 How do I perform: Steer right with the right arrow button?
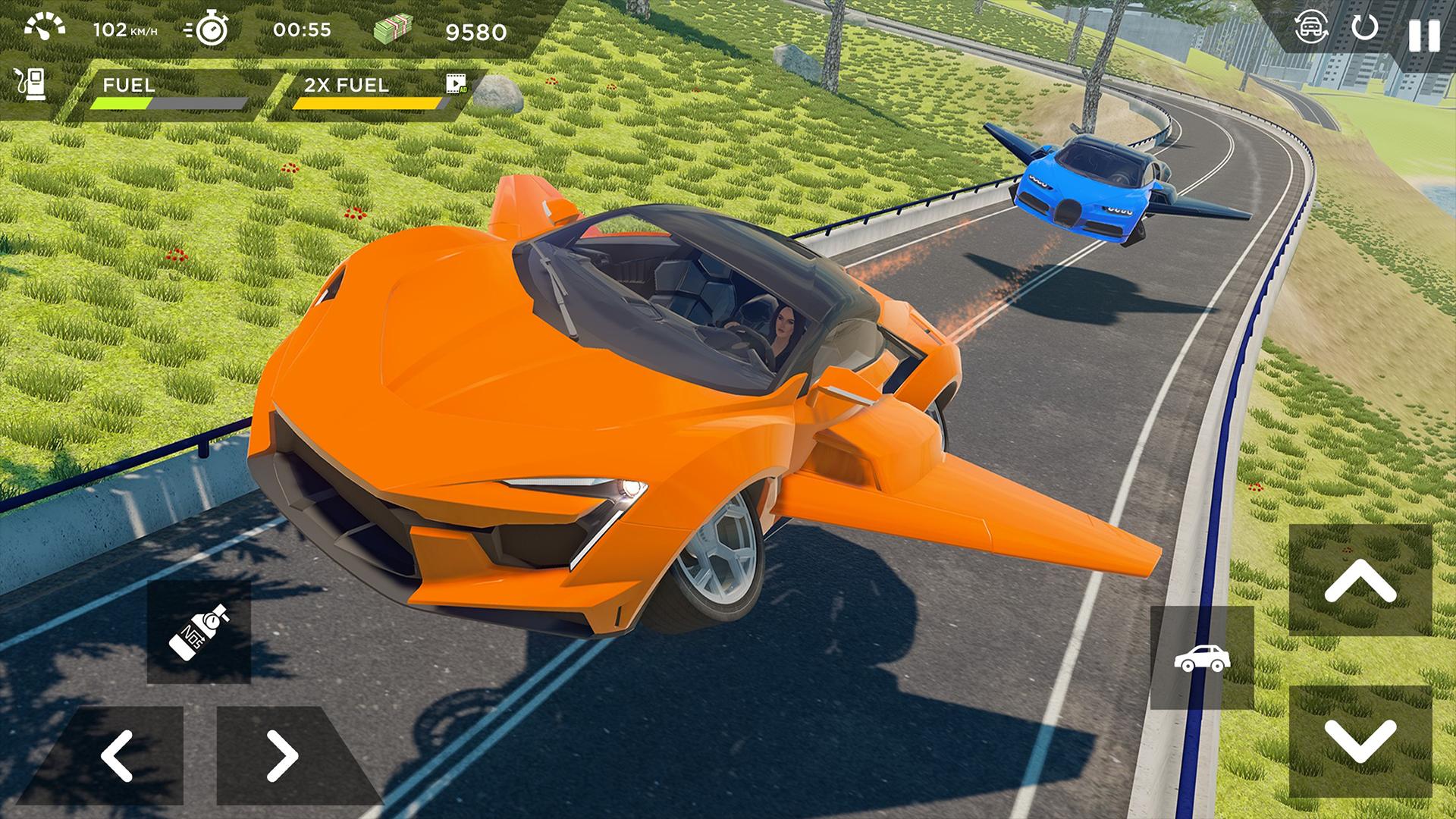click(282, 755)
